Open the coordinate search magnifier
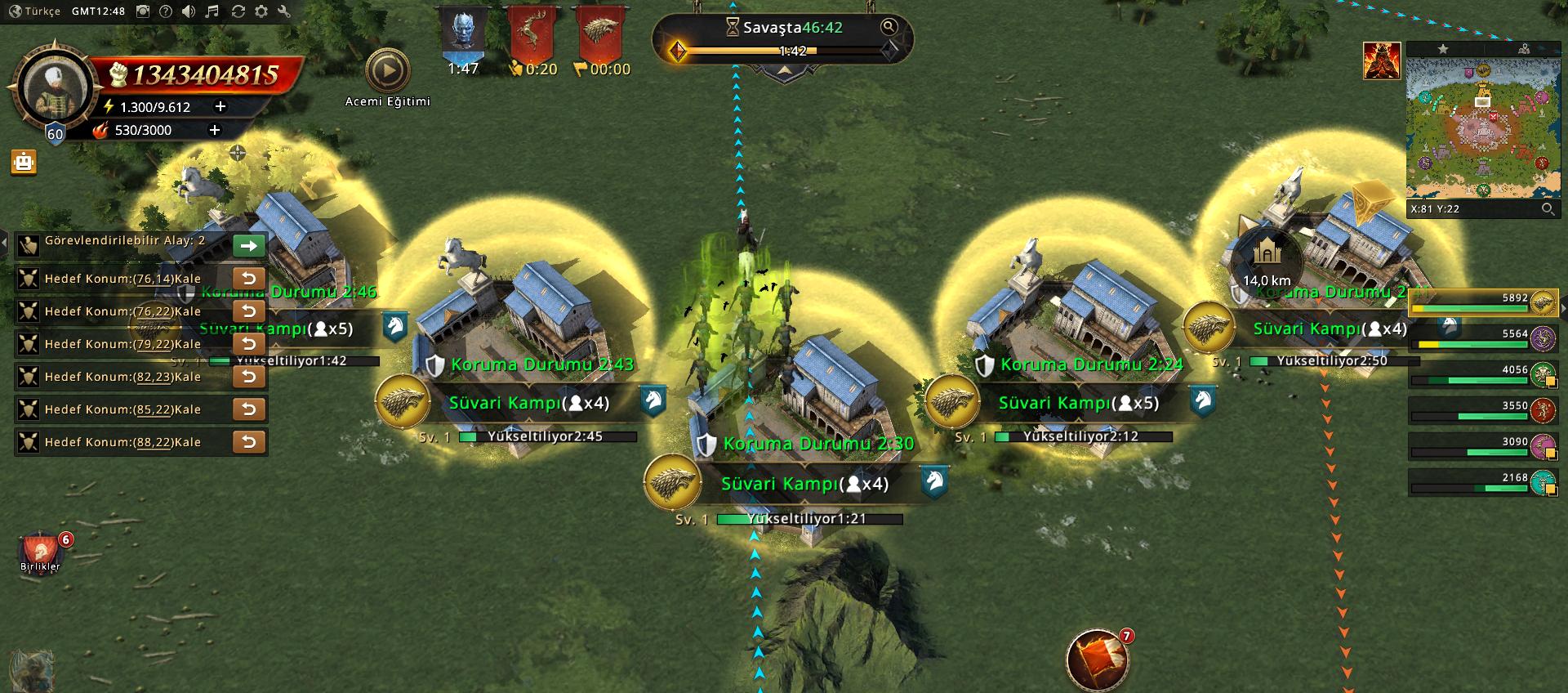 coord(1548,209)
